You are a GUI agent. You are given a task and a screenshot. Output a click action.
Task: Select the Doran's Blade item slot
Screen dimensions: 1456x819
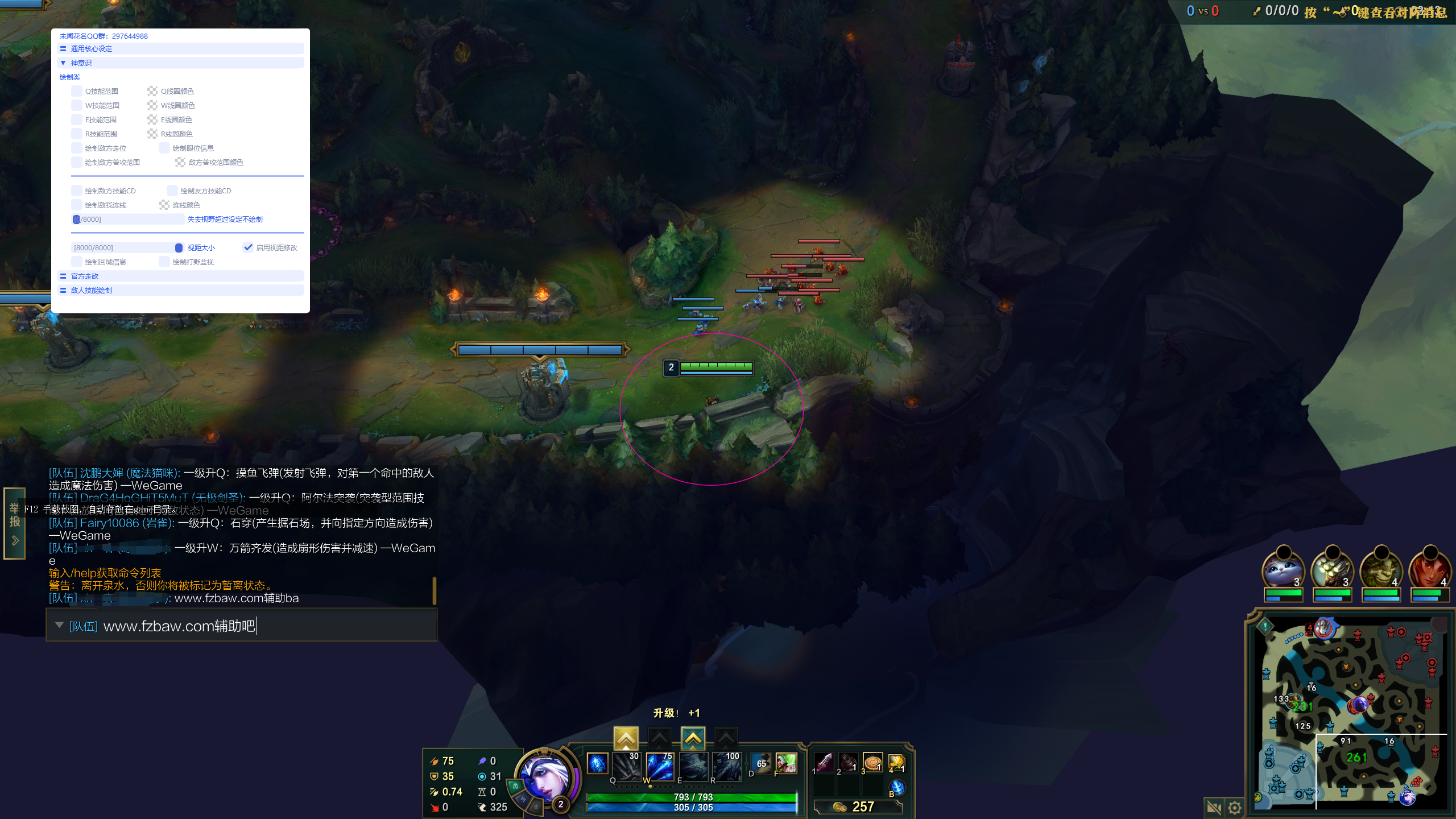pyautogui.click(x=824, y=763)
